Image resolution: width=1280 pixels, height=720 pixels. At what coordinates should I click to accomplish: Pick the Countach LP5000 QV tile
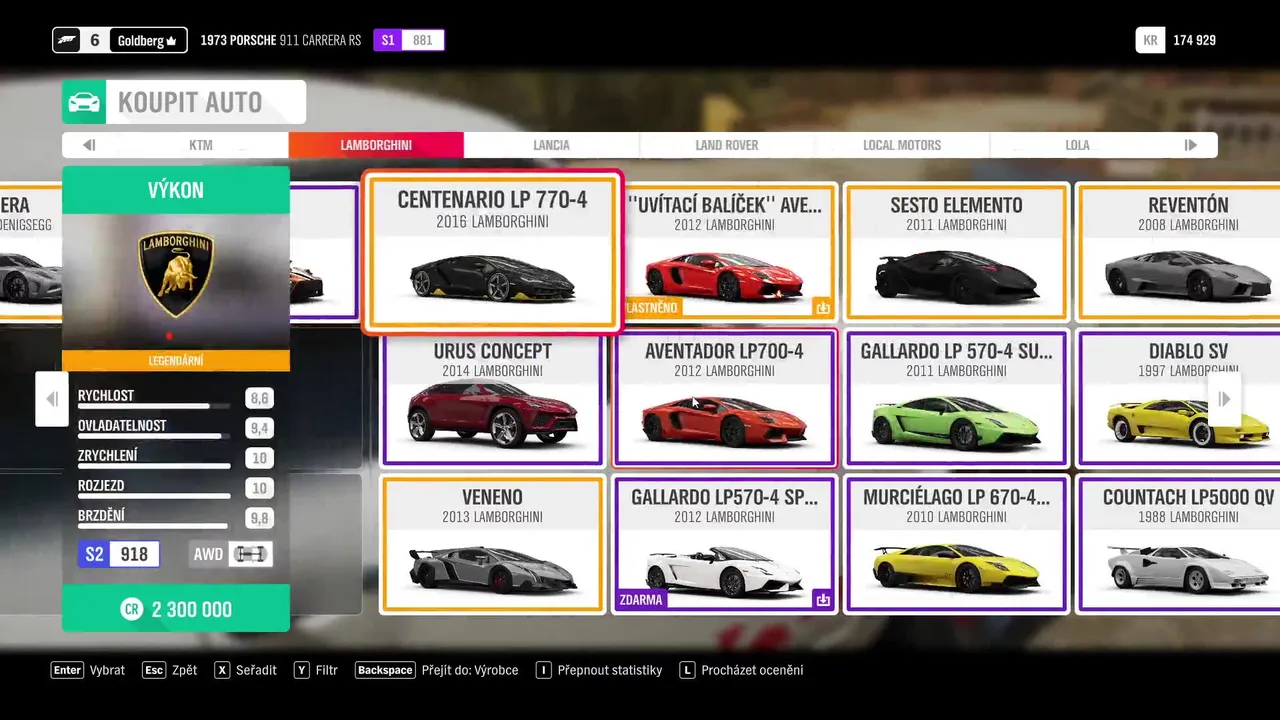tap(1180, 545)
